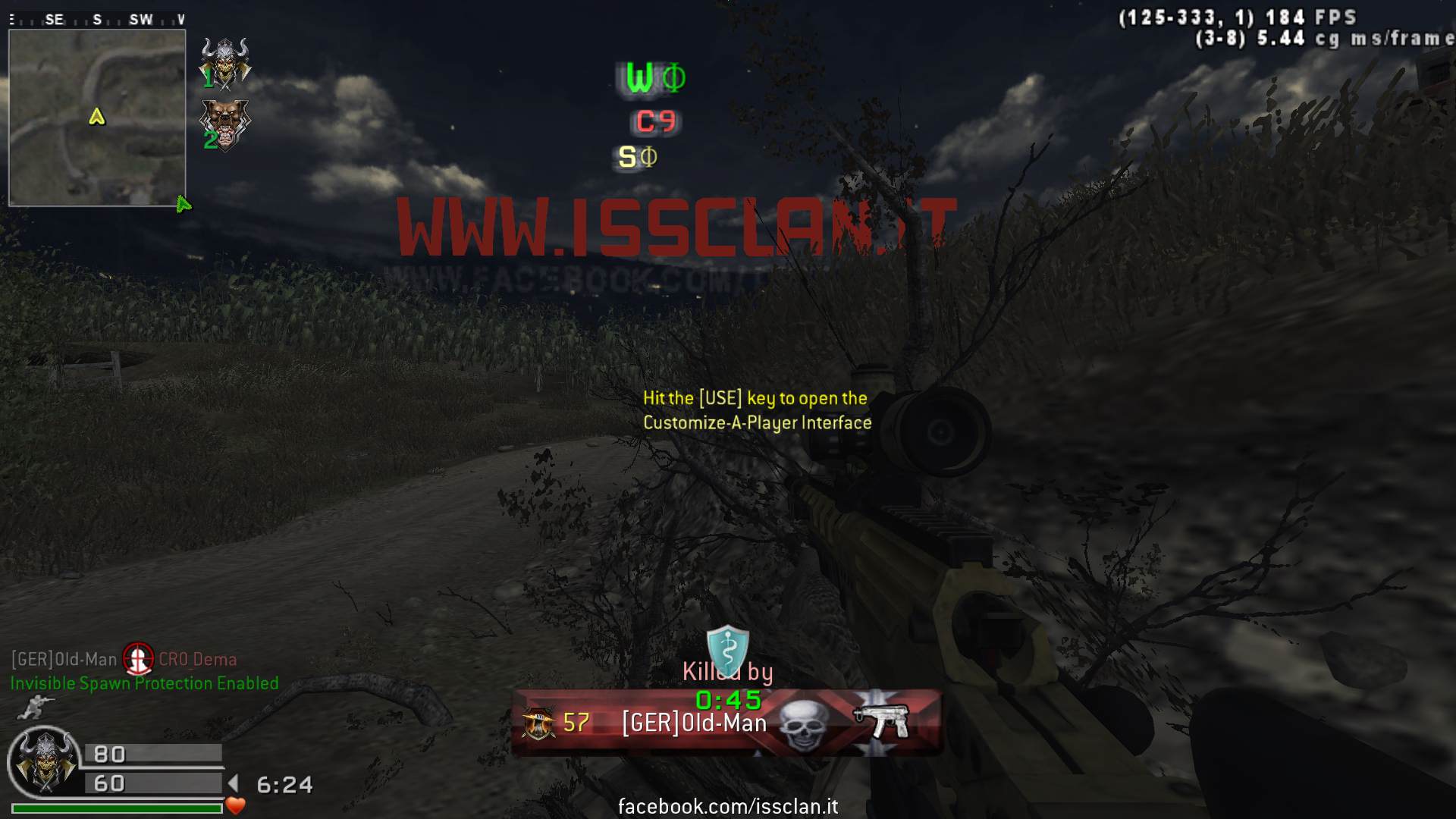Click the [GER]Old-Man killer name banner
This screenshot has width=1456, height=819.
[694, 723]
